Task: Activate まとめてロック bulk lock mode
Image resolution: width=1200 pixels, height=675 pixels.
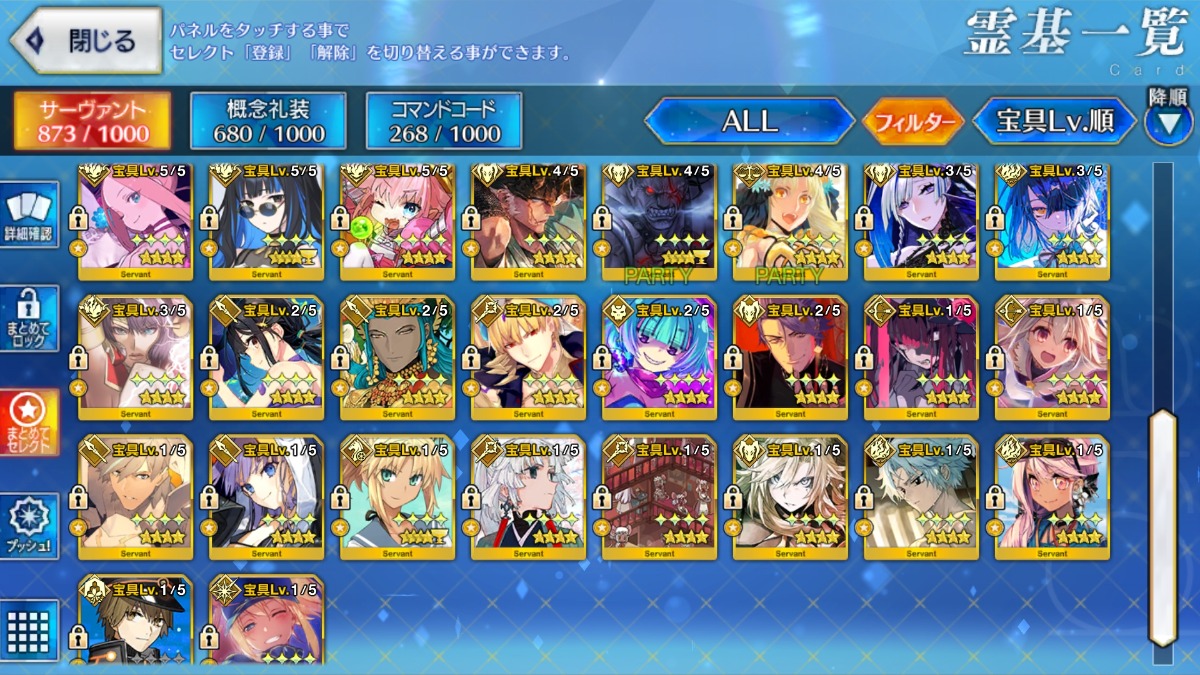Action: point(28,319)
